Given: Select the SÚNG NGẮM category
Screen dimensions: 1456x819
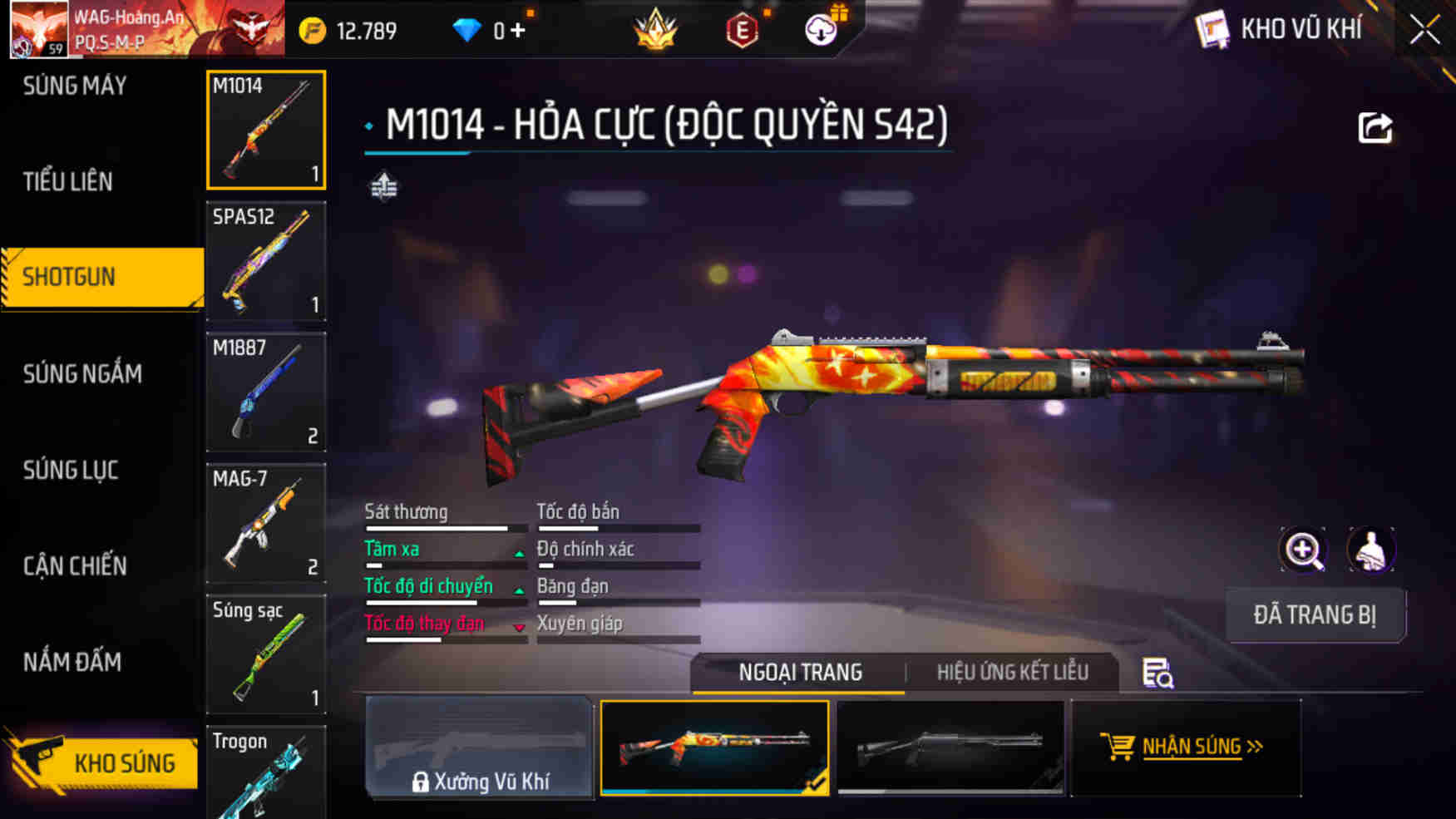Looking at the screenshot, I should pyautogui.click(x=82, y=374).
